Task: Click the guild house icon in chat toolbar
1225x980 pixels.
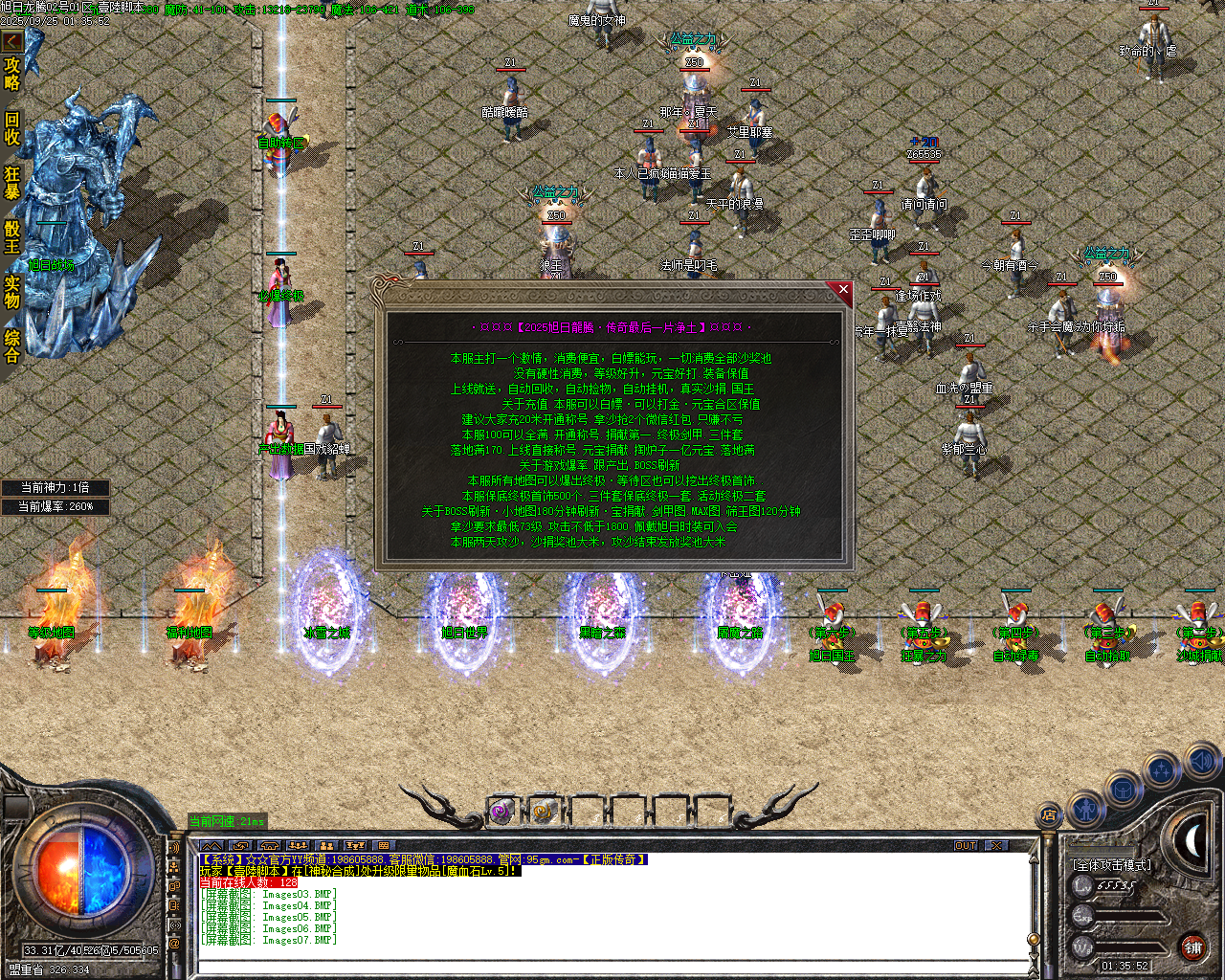Action: click(269, 846)
